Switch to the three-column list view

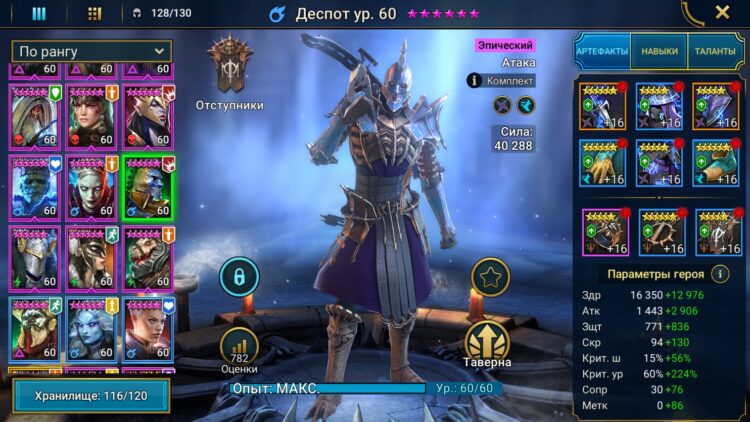click(x=39, y=14)
